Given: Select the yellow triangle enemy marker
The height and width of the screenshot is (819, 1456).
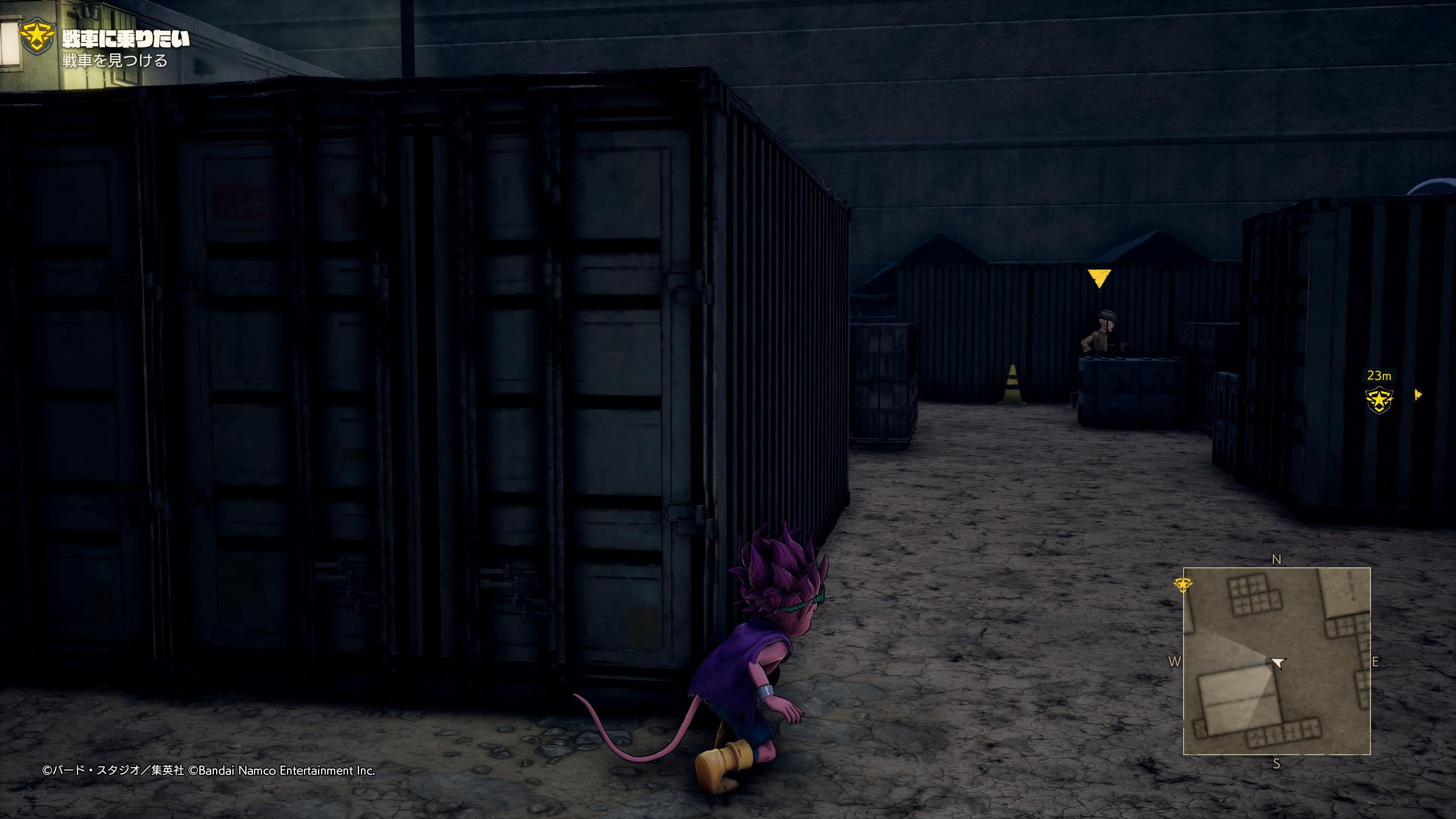Looking at the screenshot, I should tap(1099, 278).
